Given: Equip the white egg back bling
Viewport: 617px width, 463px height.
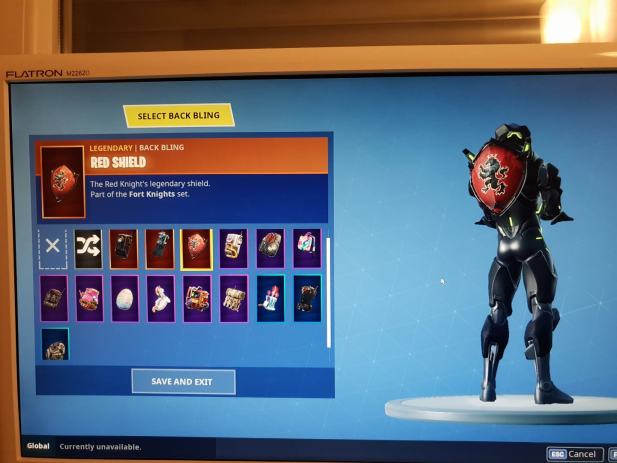Looking at the screenshot, I should (x=125, y=298).
